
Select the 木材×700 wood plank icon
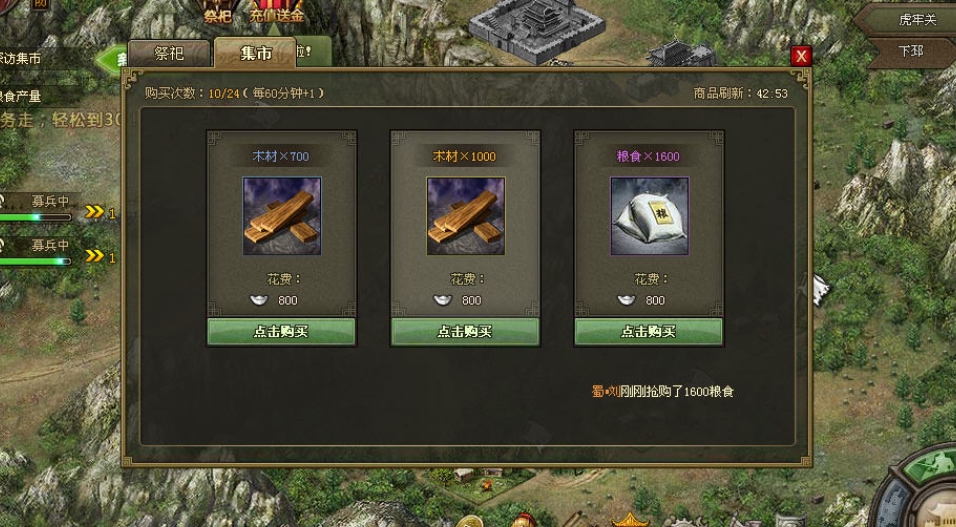pos(281,216)
